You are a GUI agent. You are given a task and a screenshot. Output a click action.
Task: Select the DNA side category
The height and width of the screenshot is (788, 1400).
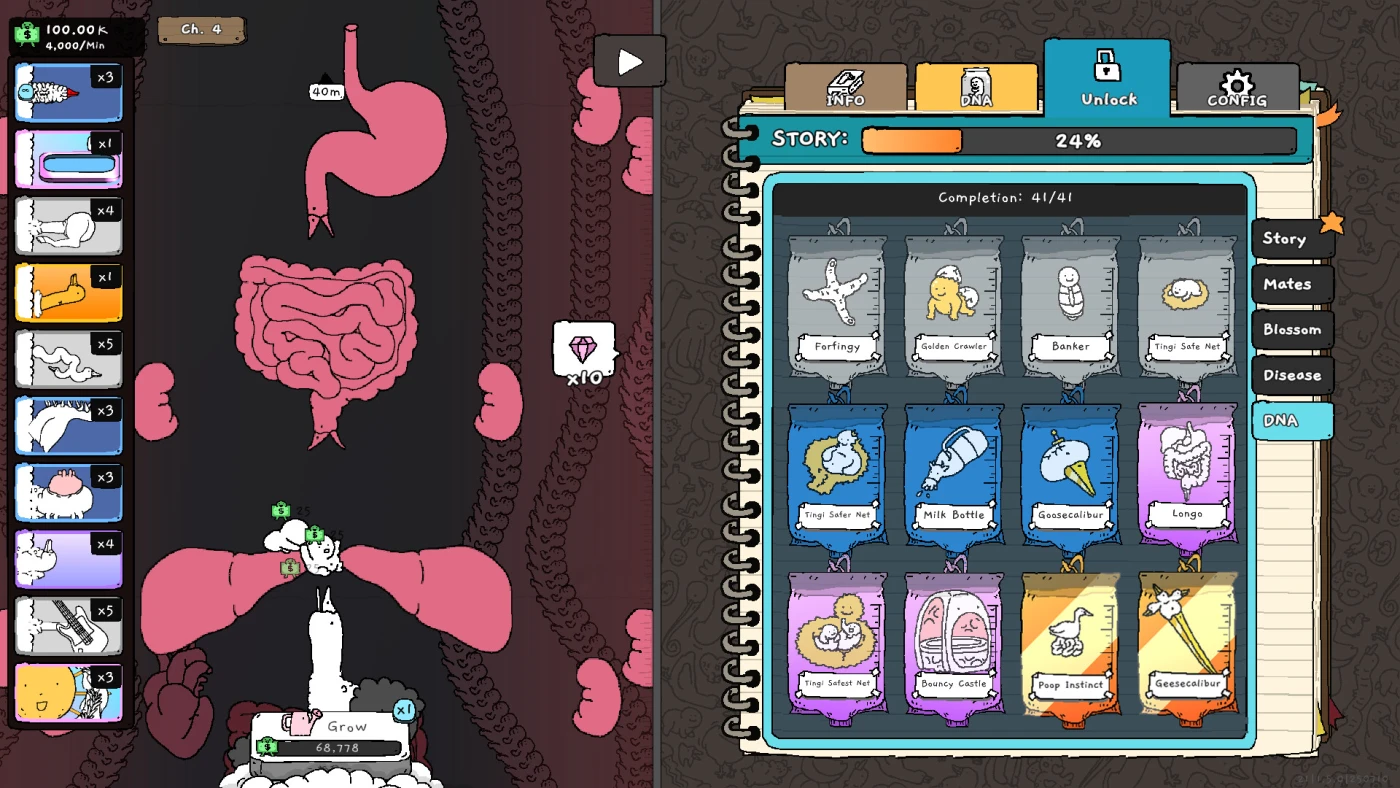click(x=1291, y=421)
